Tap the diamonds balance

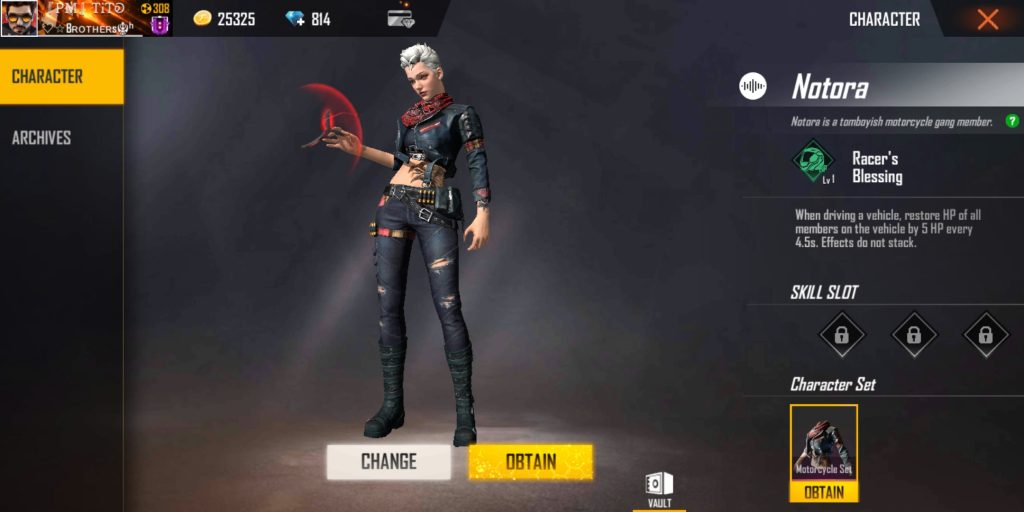(308, 19)
